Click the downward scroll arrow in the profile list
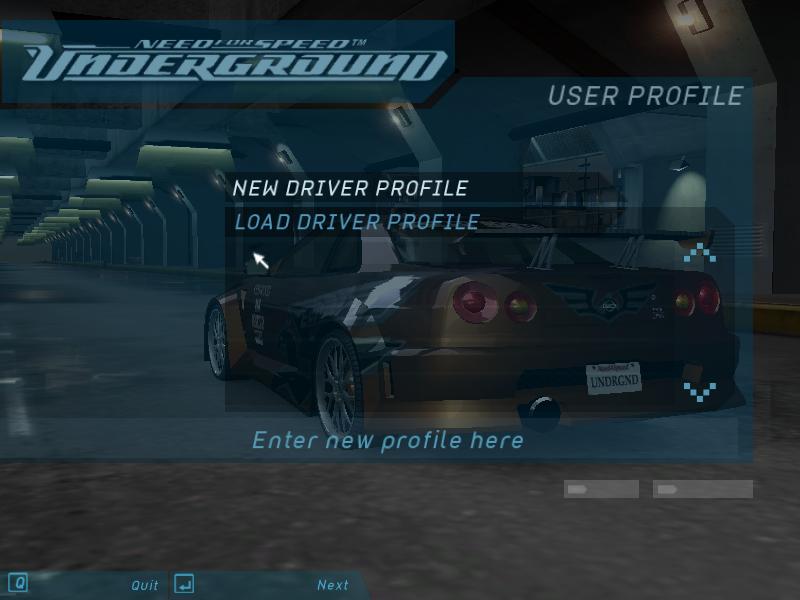Viewport: 800px width, 600px height. click(x=700, y=389)
